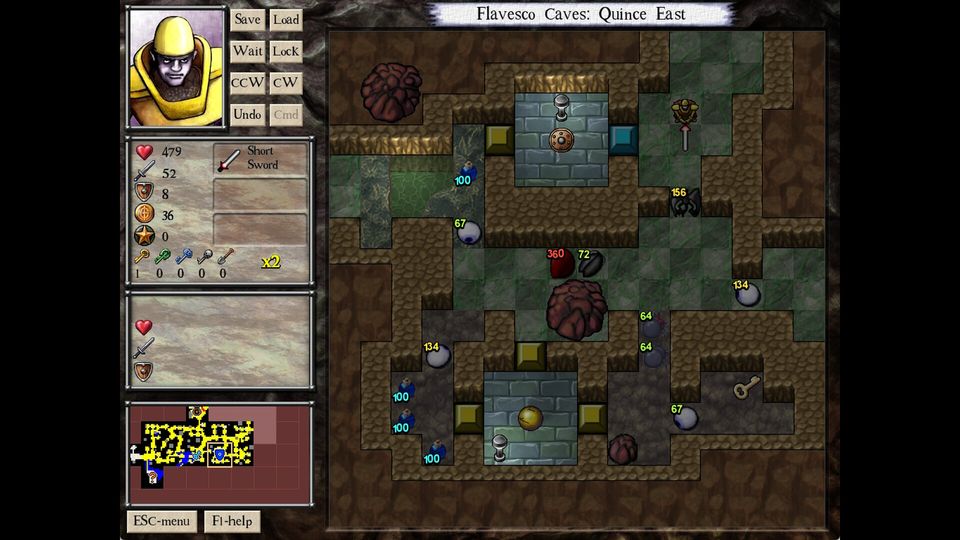The image size is (960, 540).
Task: Select the Short Sword equipment slot
Action: coord(260,158)
